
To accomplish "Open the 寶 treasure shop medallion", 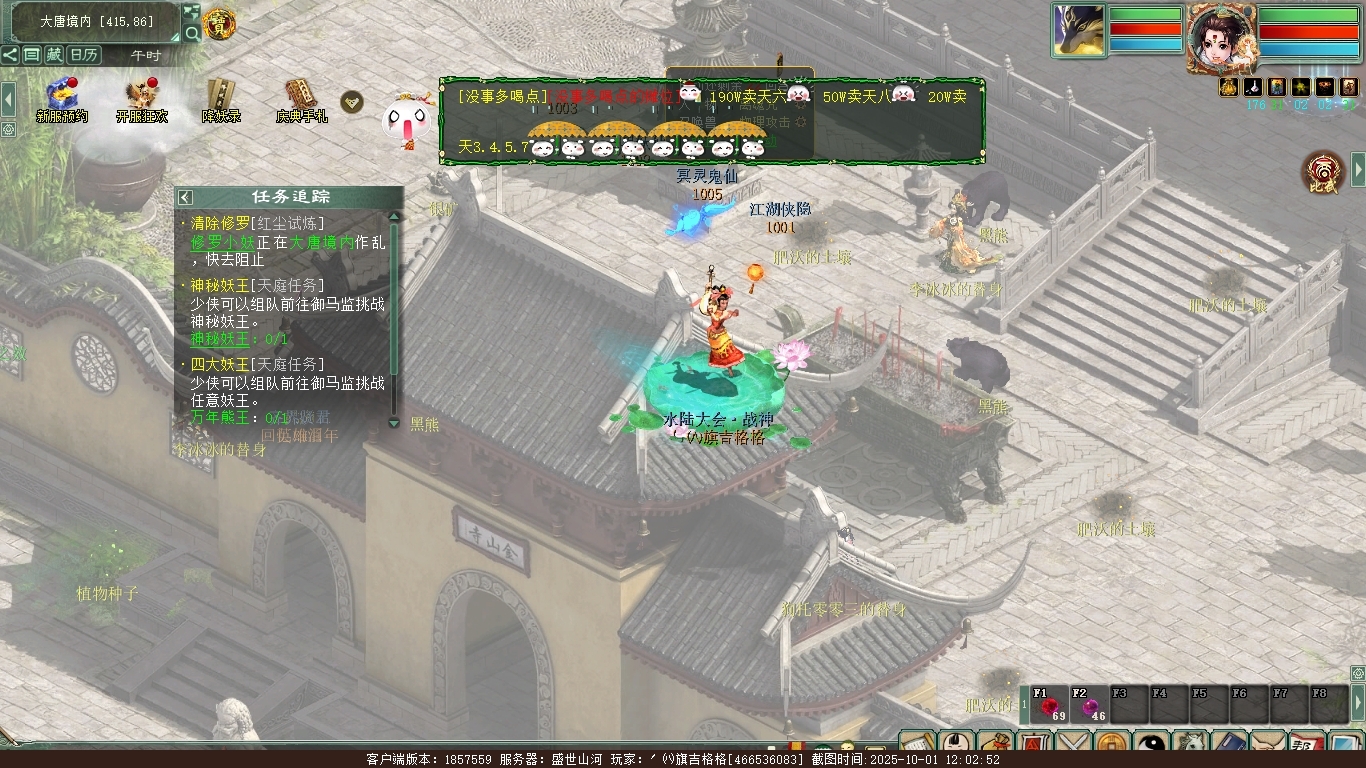I will tap(219, 24).
